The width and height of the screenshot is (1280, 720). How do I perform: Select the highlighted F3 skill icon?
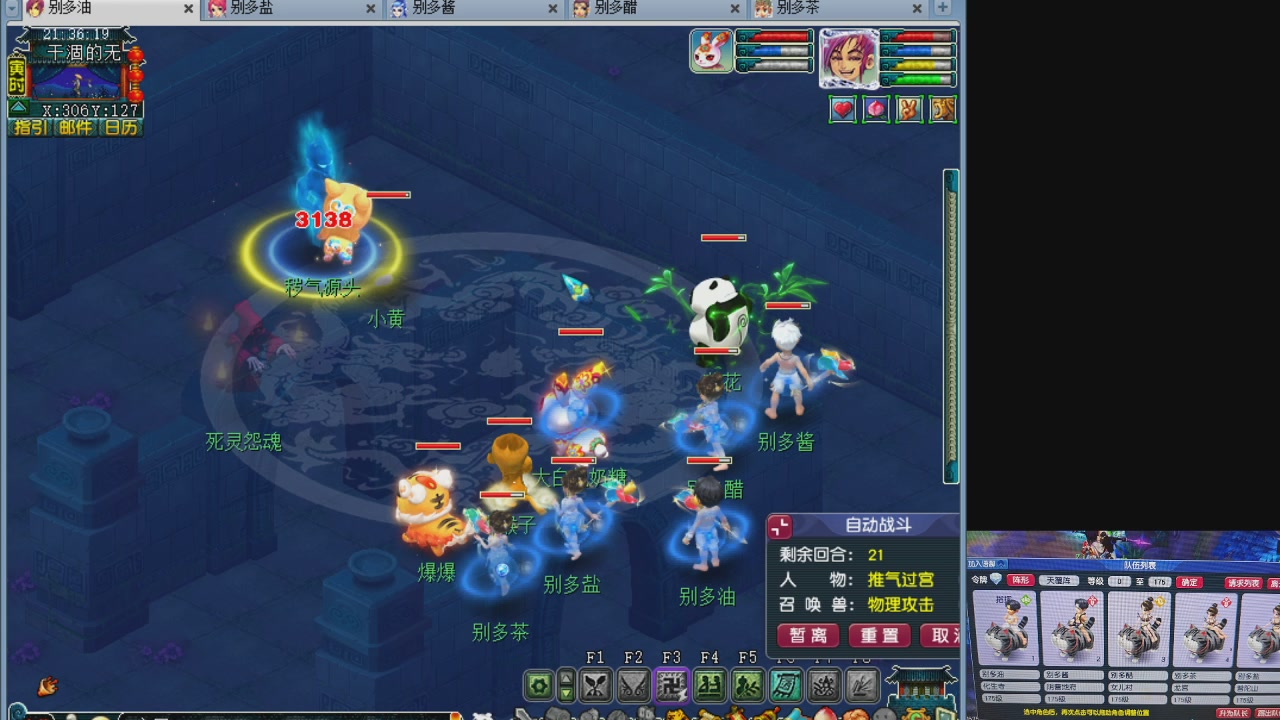[671, 686]
